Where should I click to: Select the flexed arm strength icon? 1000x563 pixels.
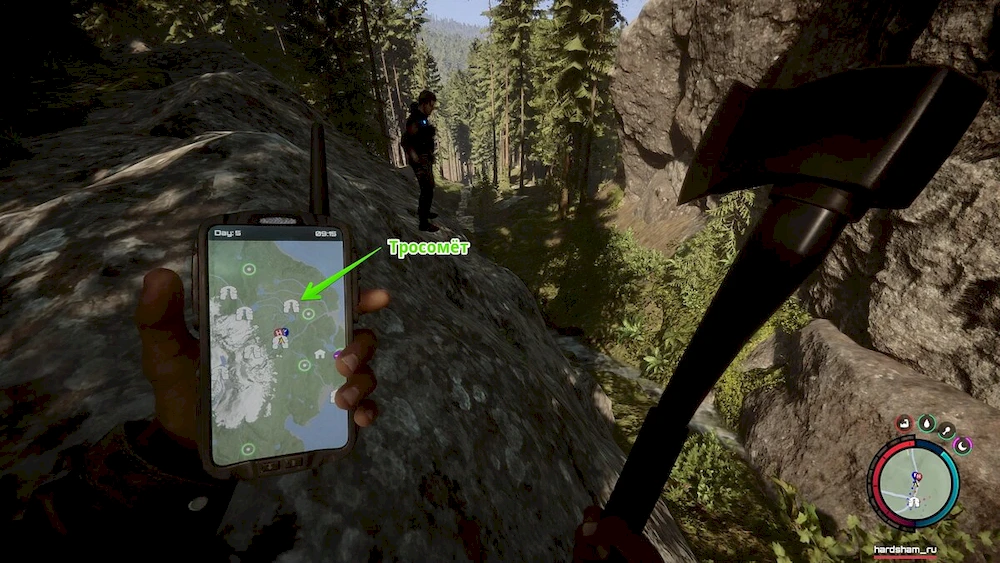point(904,423)
